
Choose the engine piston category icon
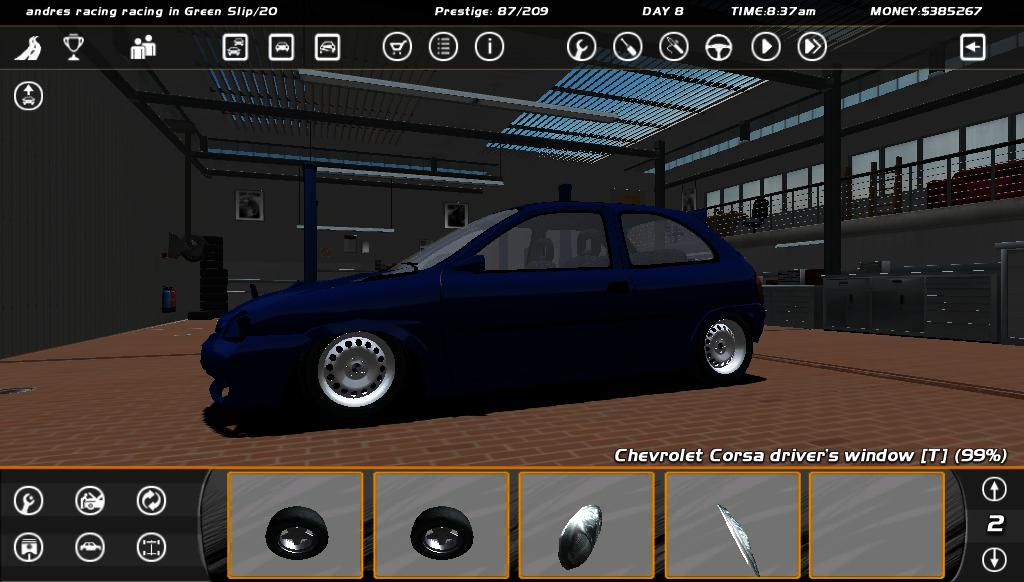[29, 547]
